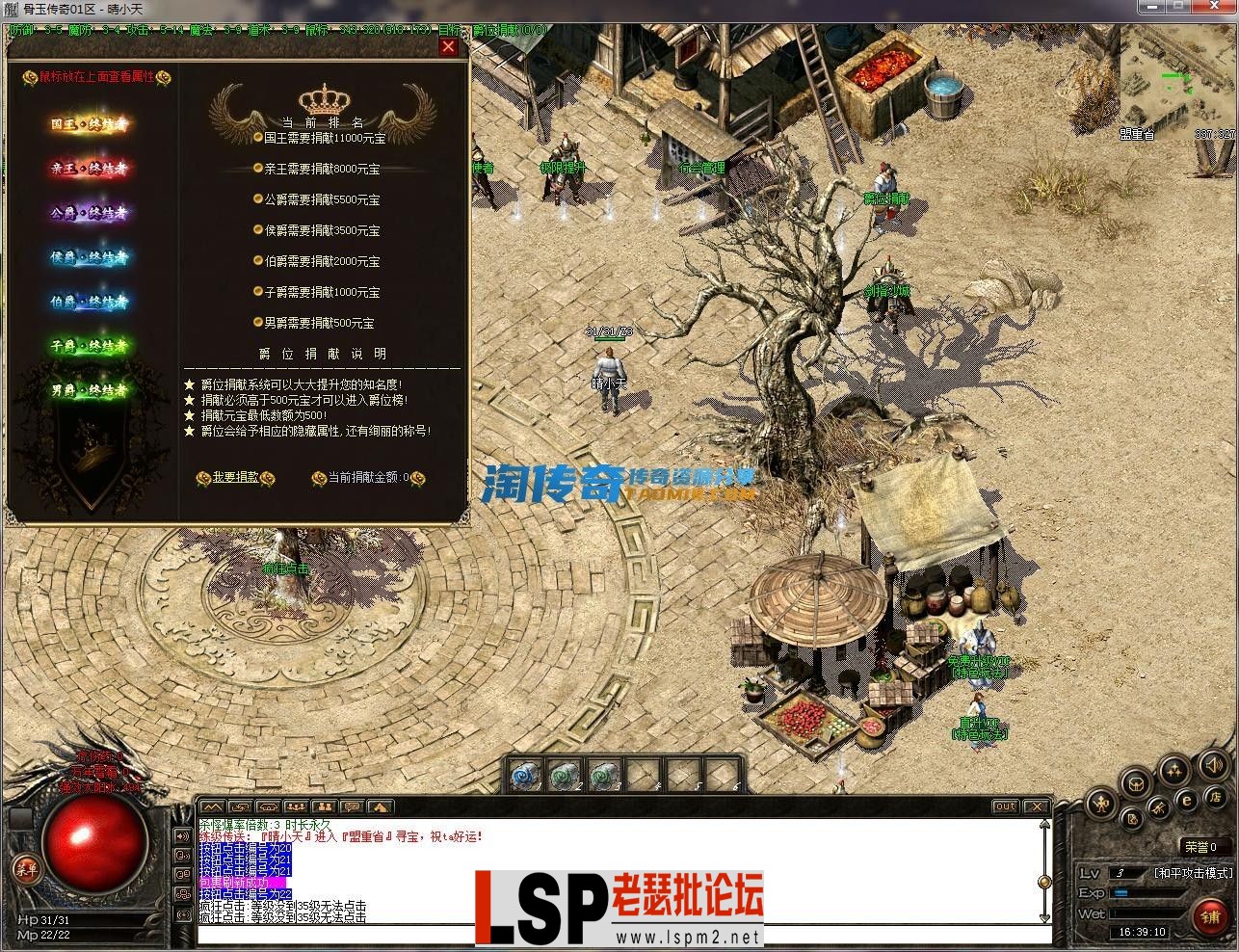Click the two-figure team icon above the chat
Screen dimensions: 1239x952
[326, 806]
